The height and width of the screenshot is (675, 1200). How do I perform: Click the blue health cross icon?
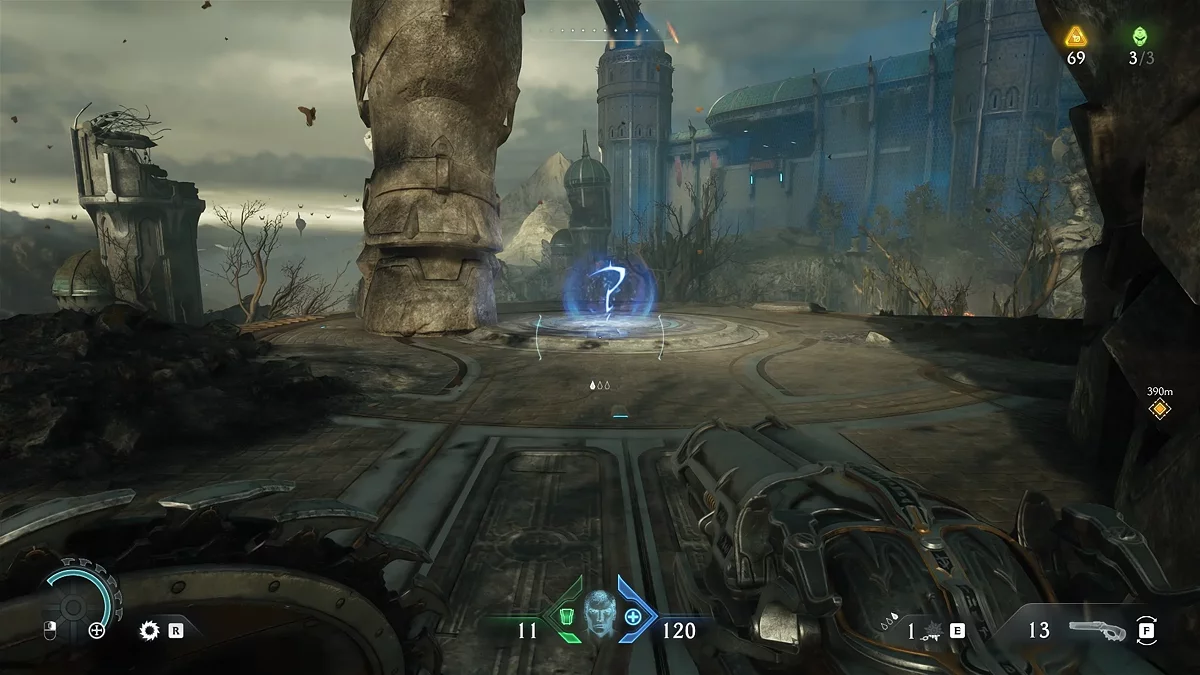(633, 615)
